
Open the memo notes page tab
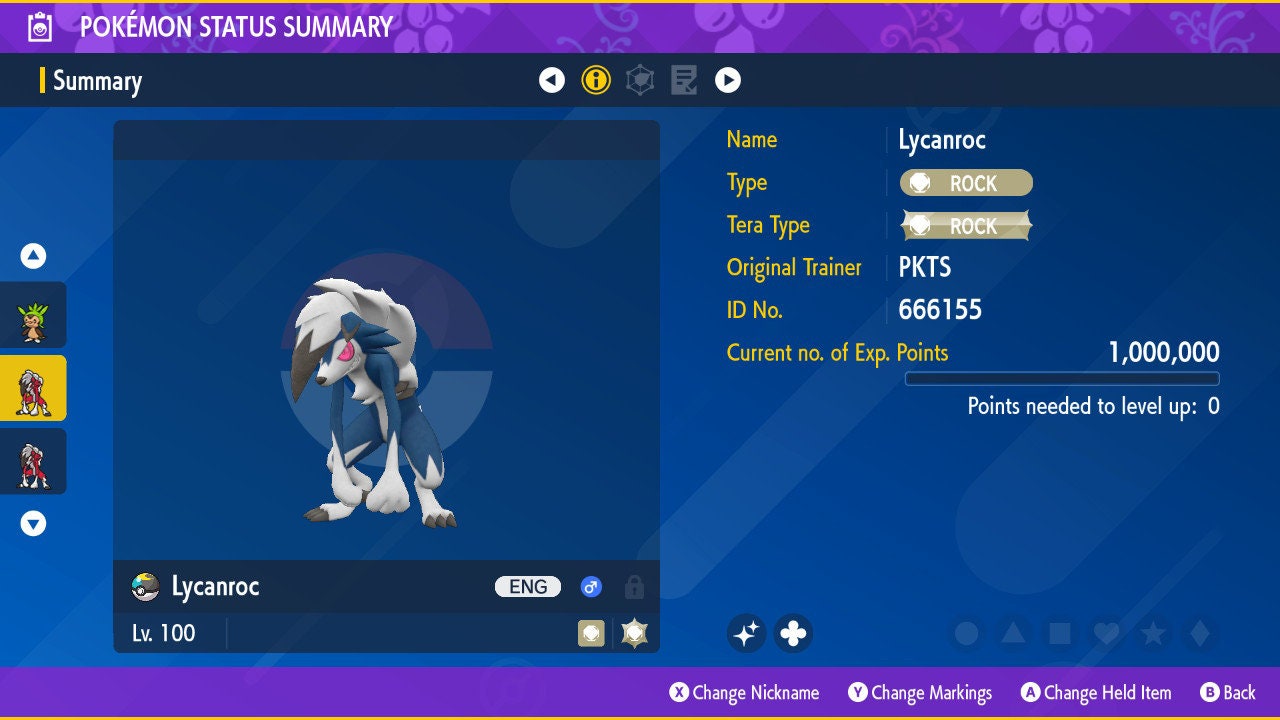click(684, 80)
